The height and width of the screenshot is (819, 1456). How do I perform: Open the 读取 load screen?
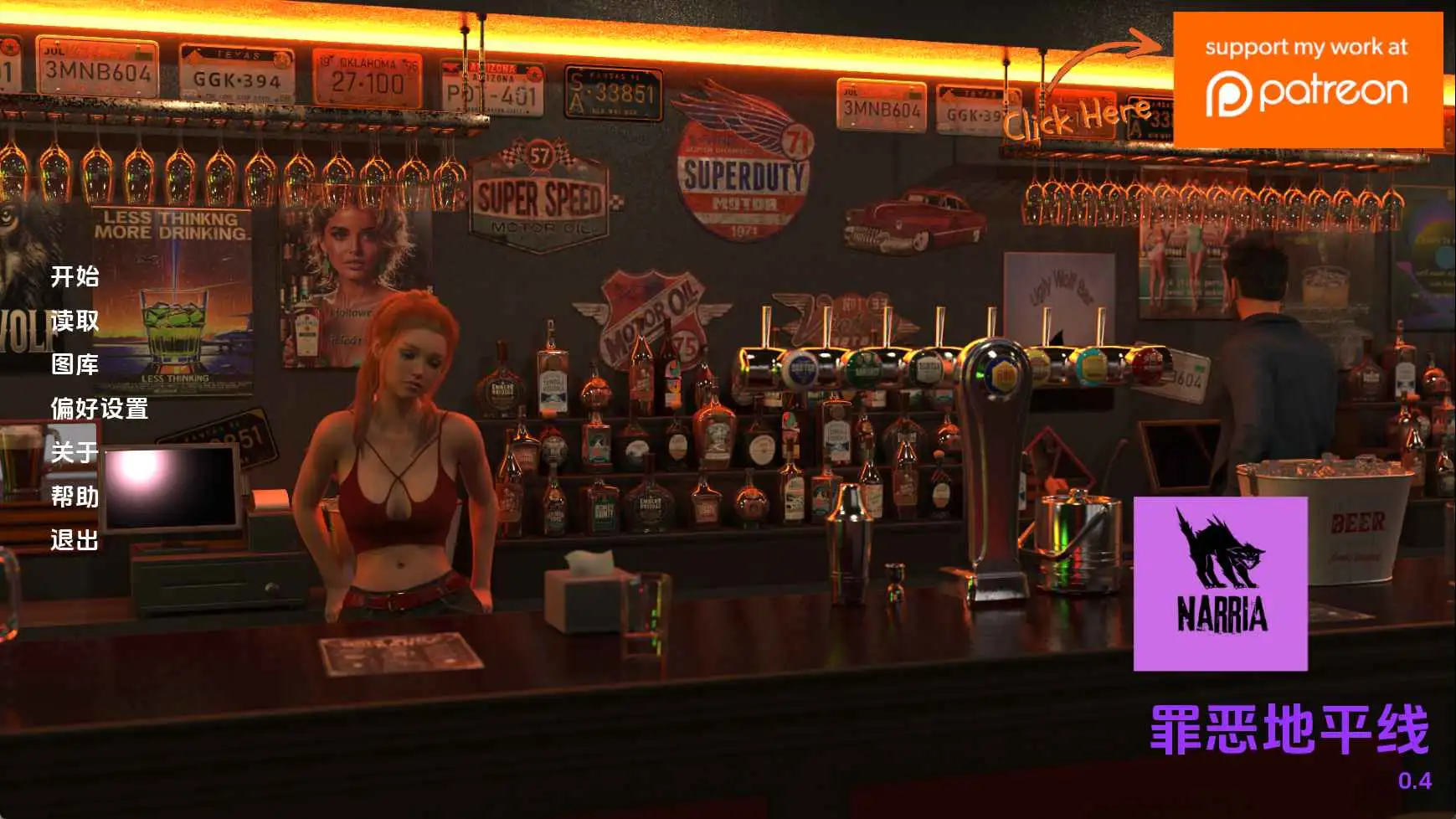74,322
